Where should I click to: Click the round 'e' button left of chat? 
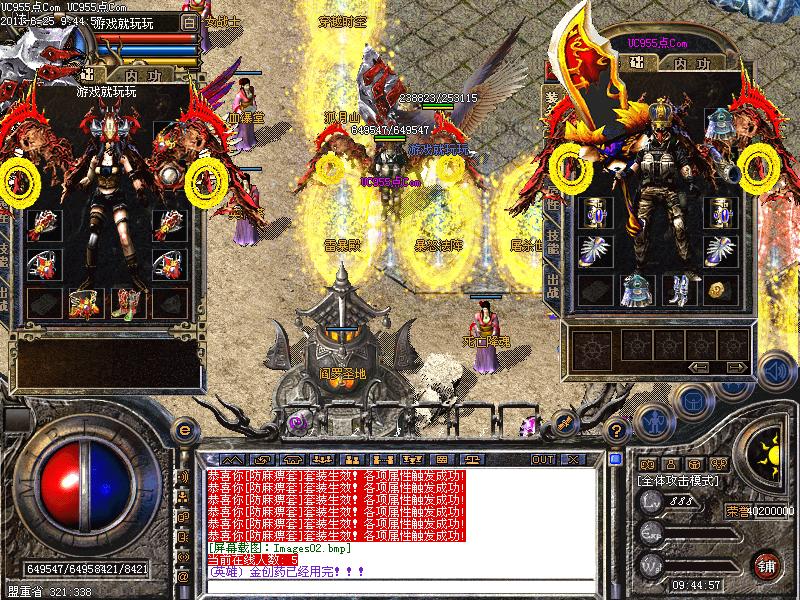click(x=184, y=429)
